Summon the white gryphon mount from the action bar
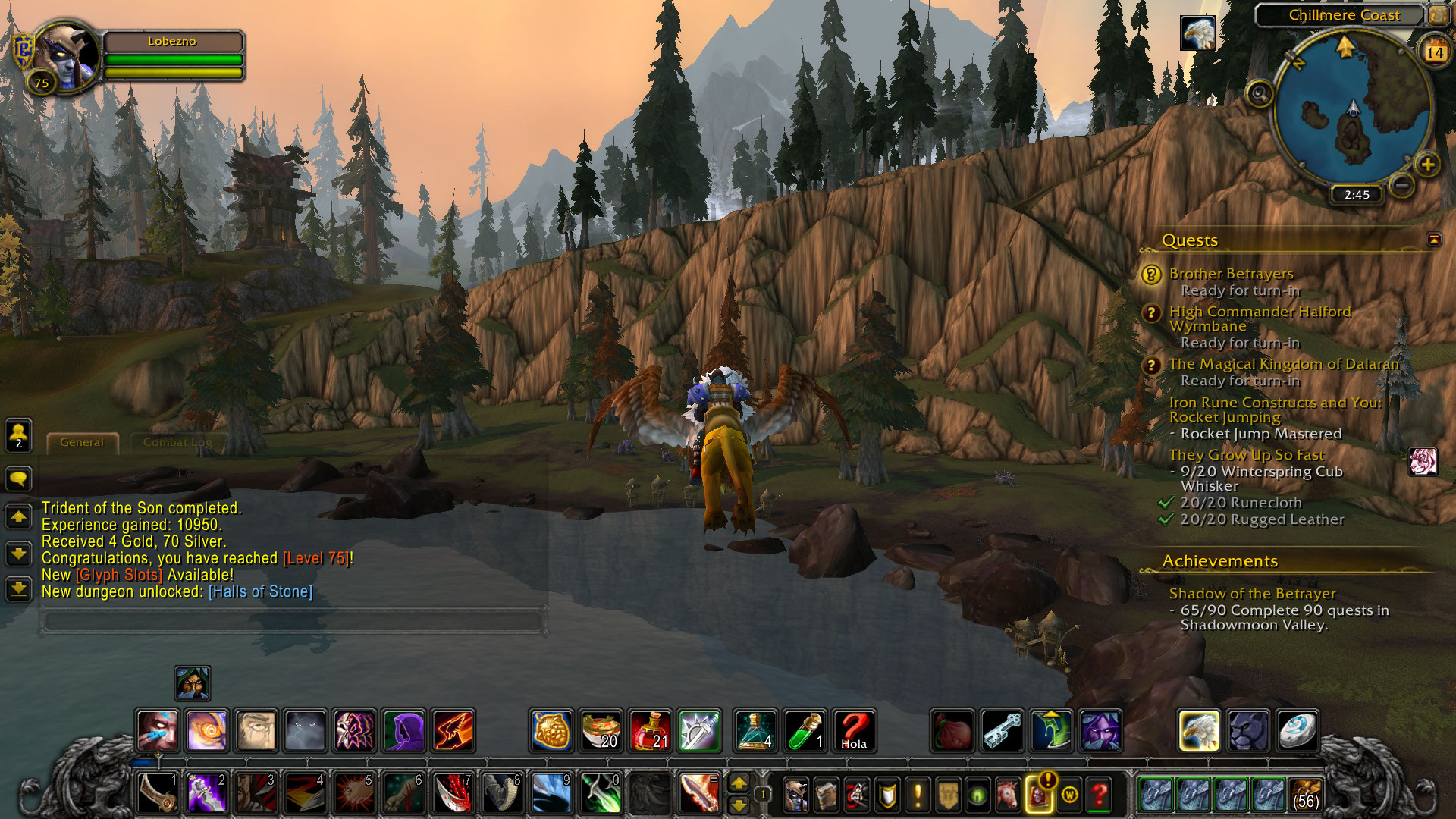1456x819 pixels. (1199, 730)
